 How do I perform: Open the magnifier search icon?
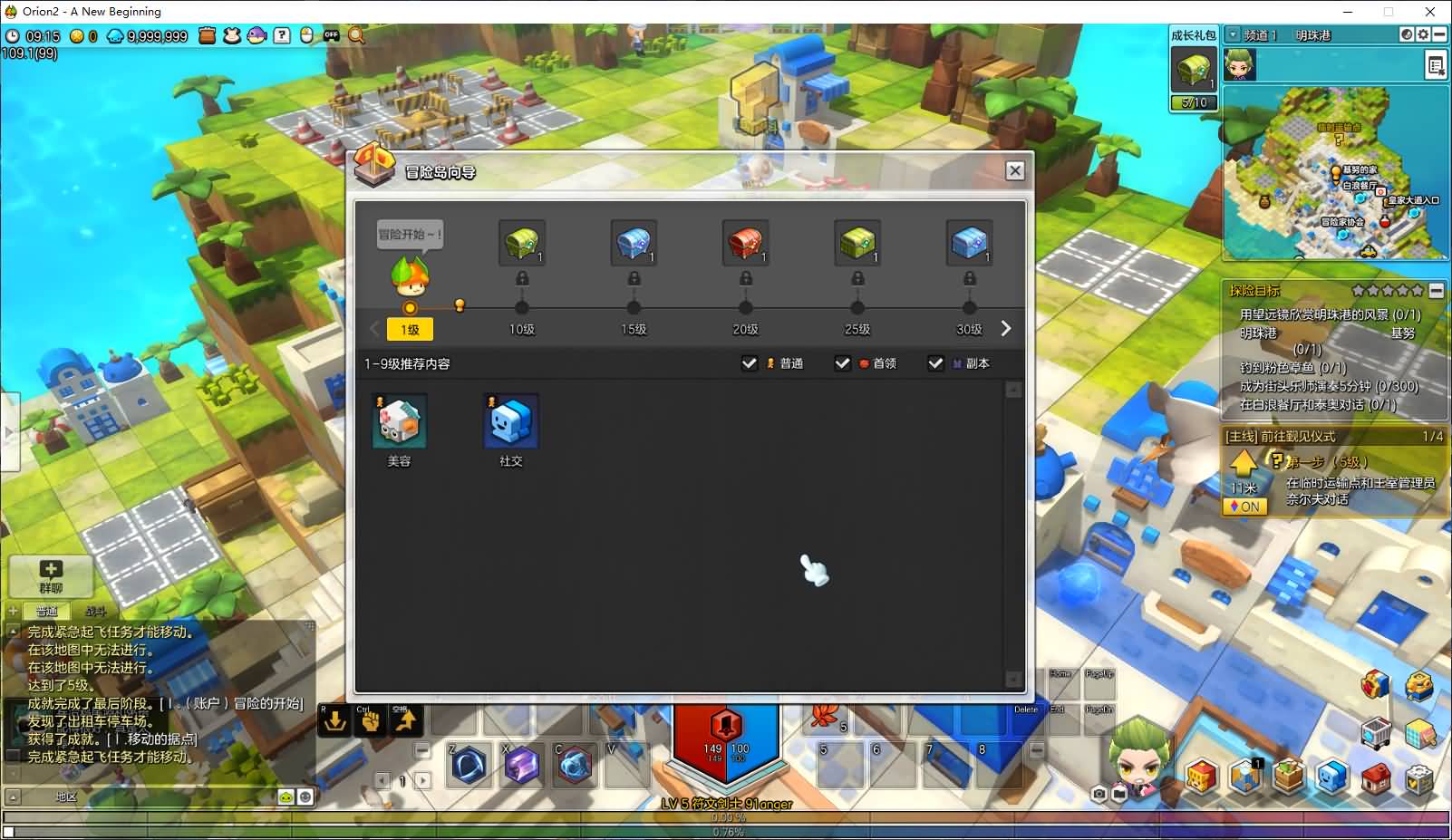pos(357,35)
